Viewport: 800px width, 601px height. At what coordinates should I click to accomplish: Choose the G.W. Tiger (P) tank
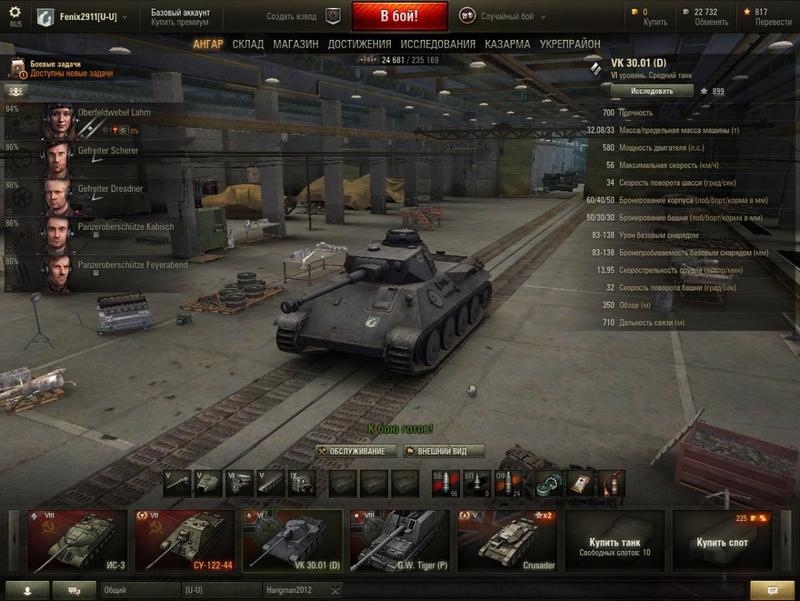[399, 540]
